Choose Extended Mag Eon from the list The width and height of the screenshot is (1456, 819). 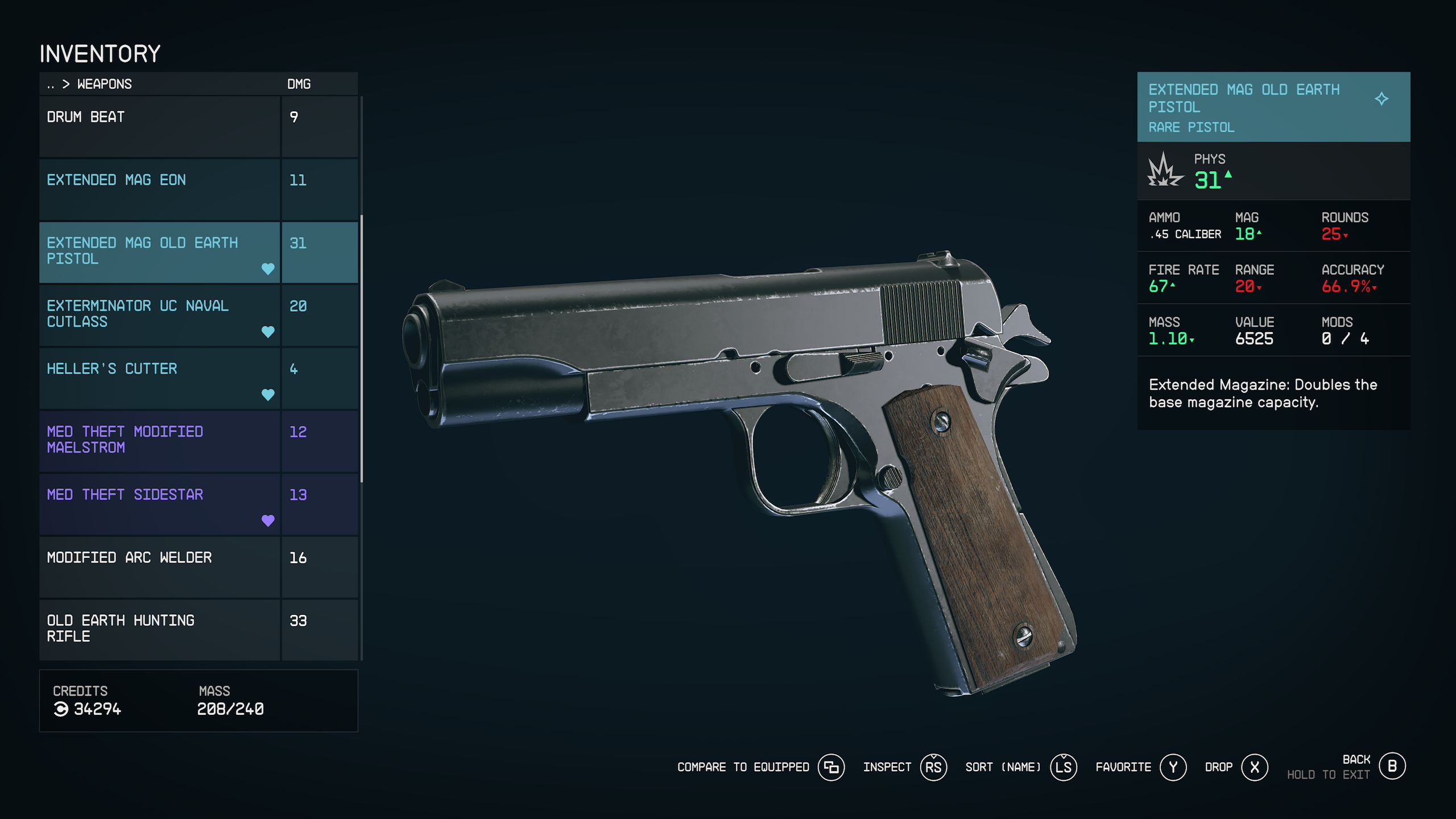(x=159, y=189)
